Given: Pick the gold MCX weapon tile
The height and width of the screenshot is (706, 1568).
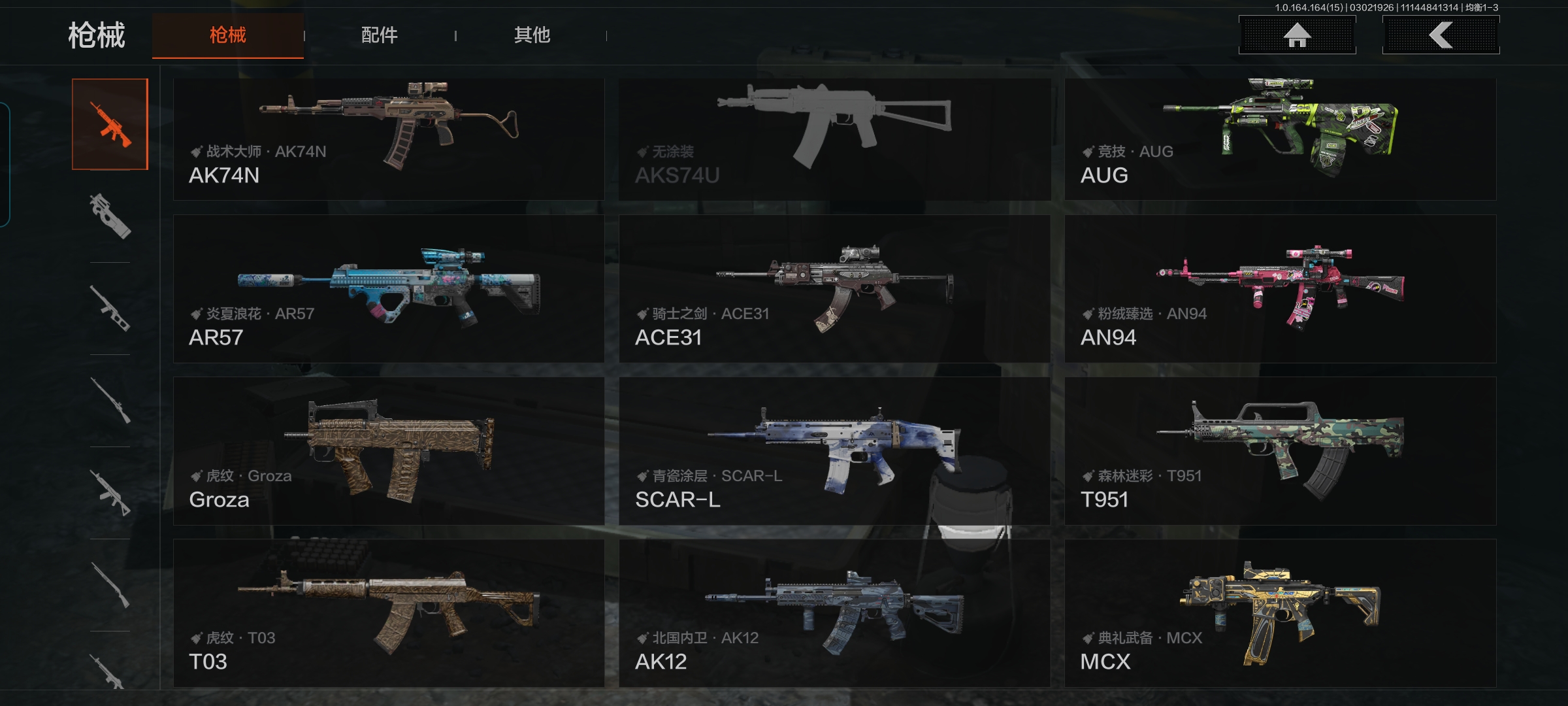Looking at the screenshot, I should (1280, 613).
